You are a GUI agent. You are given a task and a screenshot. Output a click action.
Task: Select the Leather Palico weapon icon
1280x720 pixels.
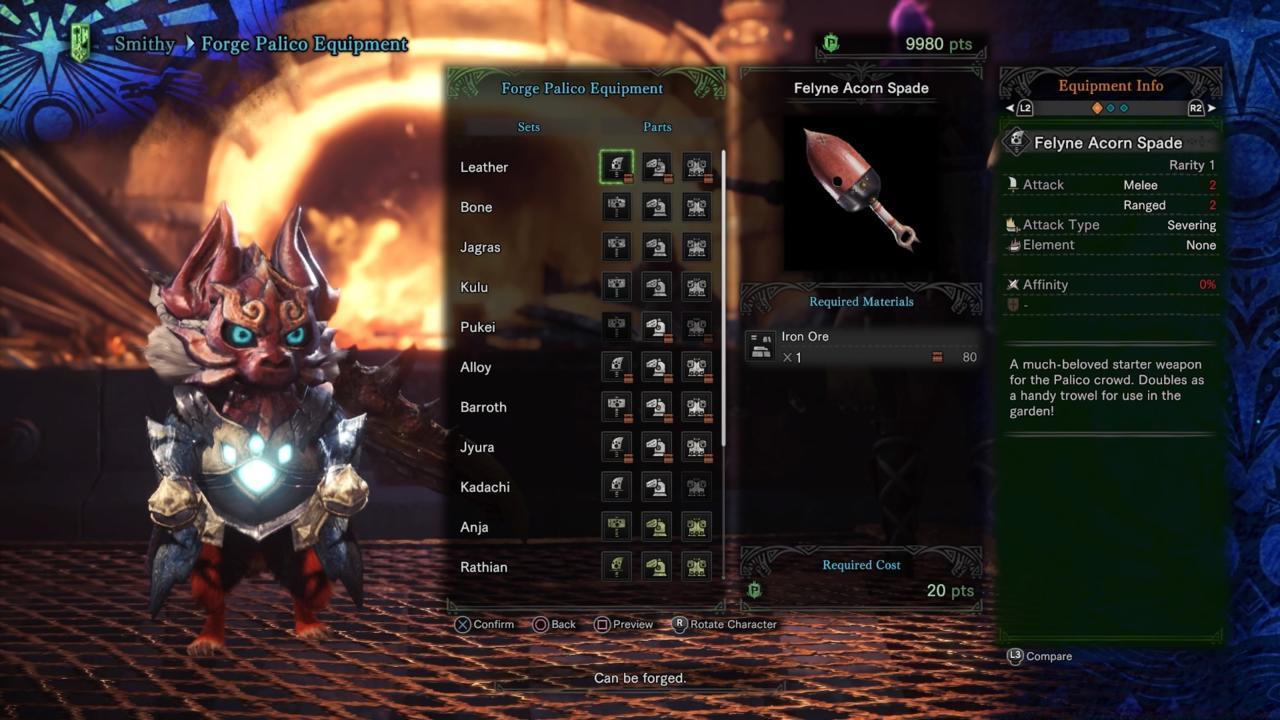coord(617,167)
